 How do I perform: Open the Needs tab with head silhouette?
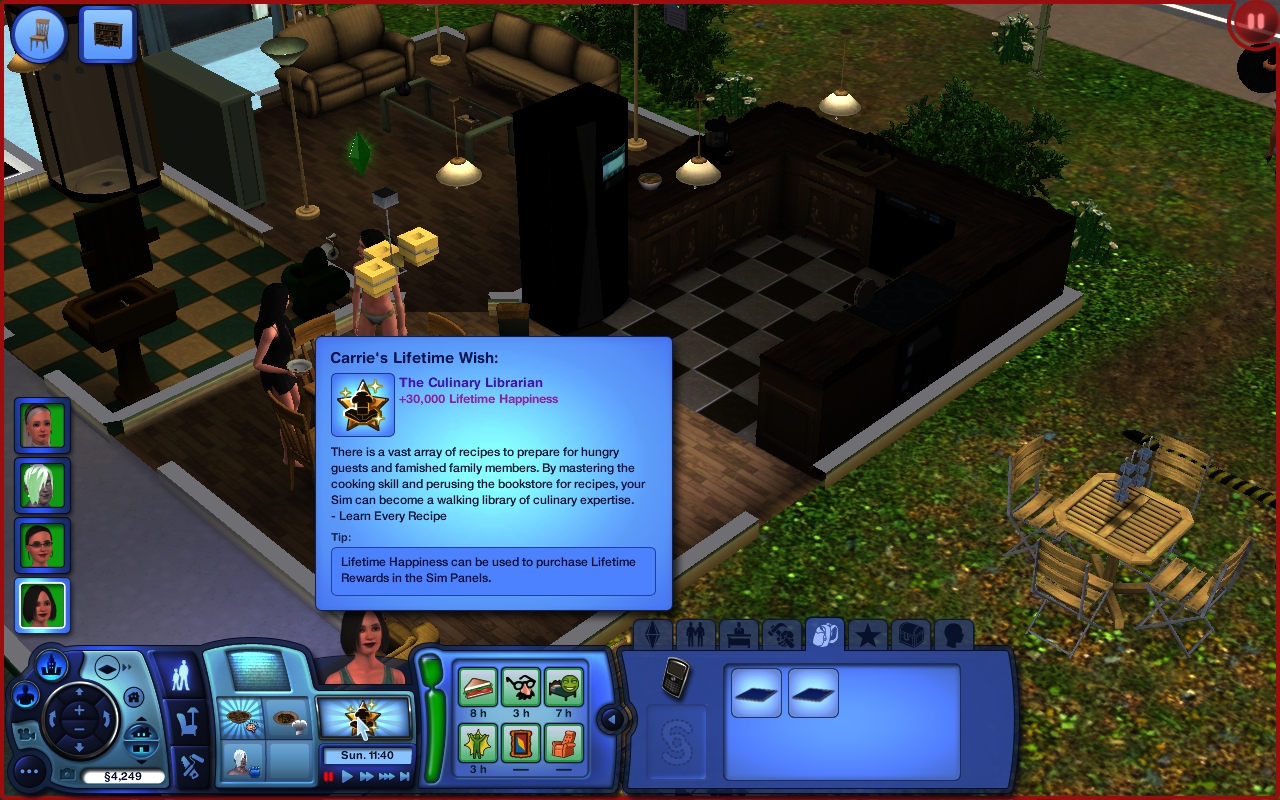[954, 636]
